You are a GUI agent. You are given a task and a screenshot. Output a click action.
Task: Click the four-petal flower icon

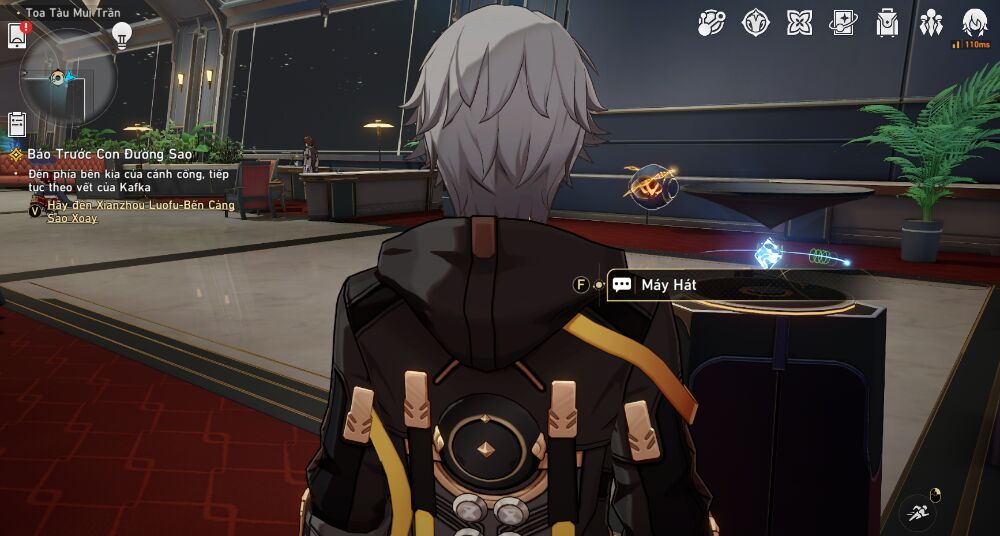coord(799,22)
